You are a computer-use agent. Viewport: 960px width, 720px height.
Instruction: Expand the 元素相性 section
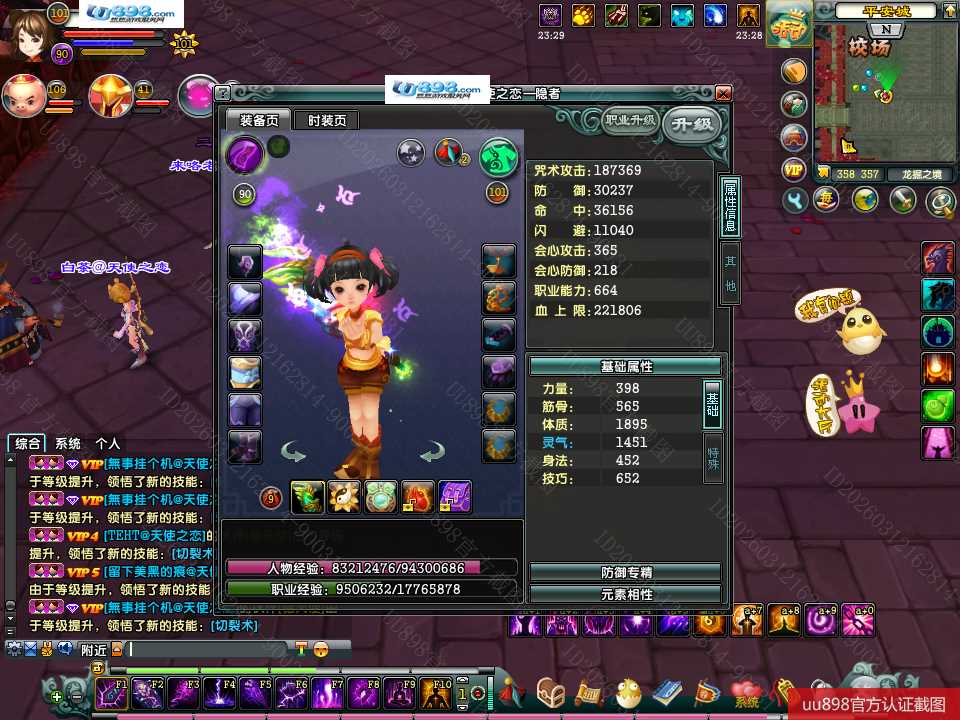point(625,594)
